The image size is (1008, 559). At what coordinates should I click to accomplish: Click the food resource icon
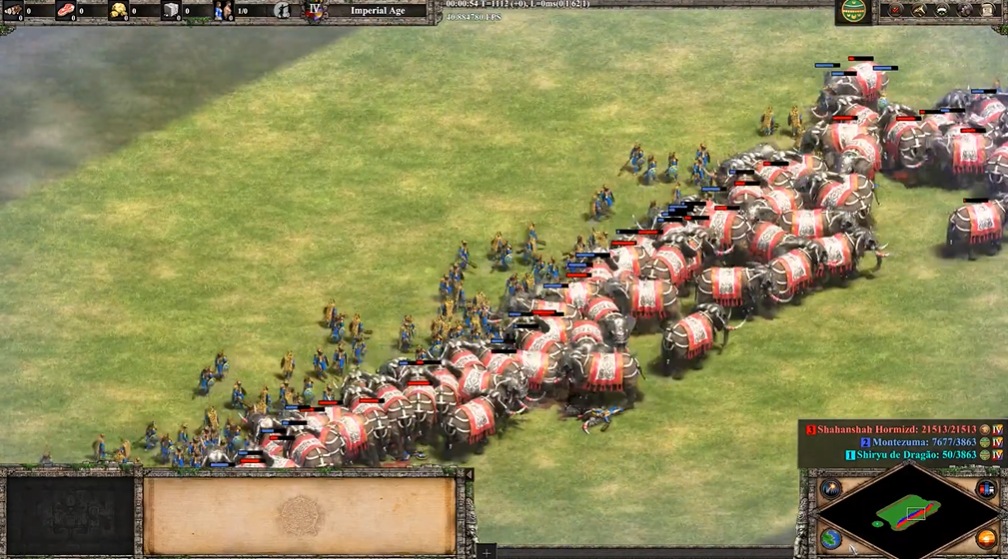tap(66, 11)
